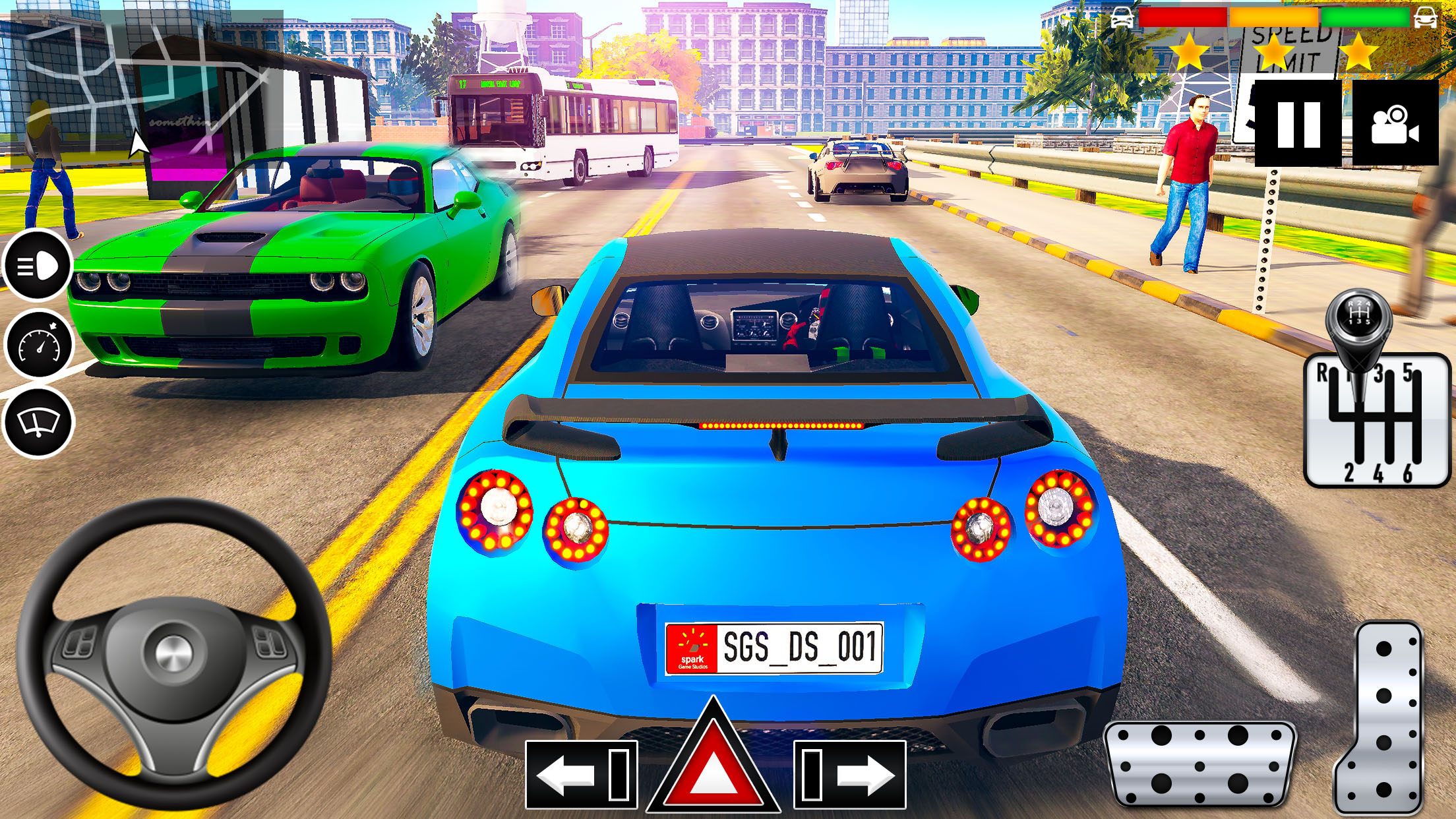The height and width of the screenshot is (819, 1456).
Task: Pause the game
Action: 1298,123
